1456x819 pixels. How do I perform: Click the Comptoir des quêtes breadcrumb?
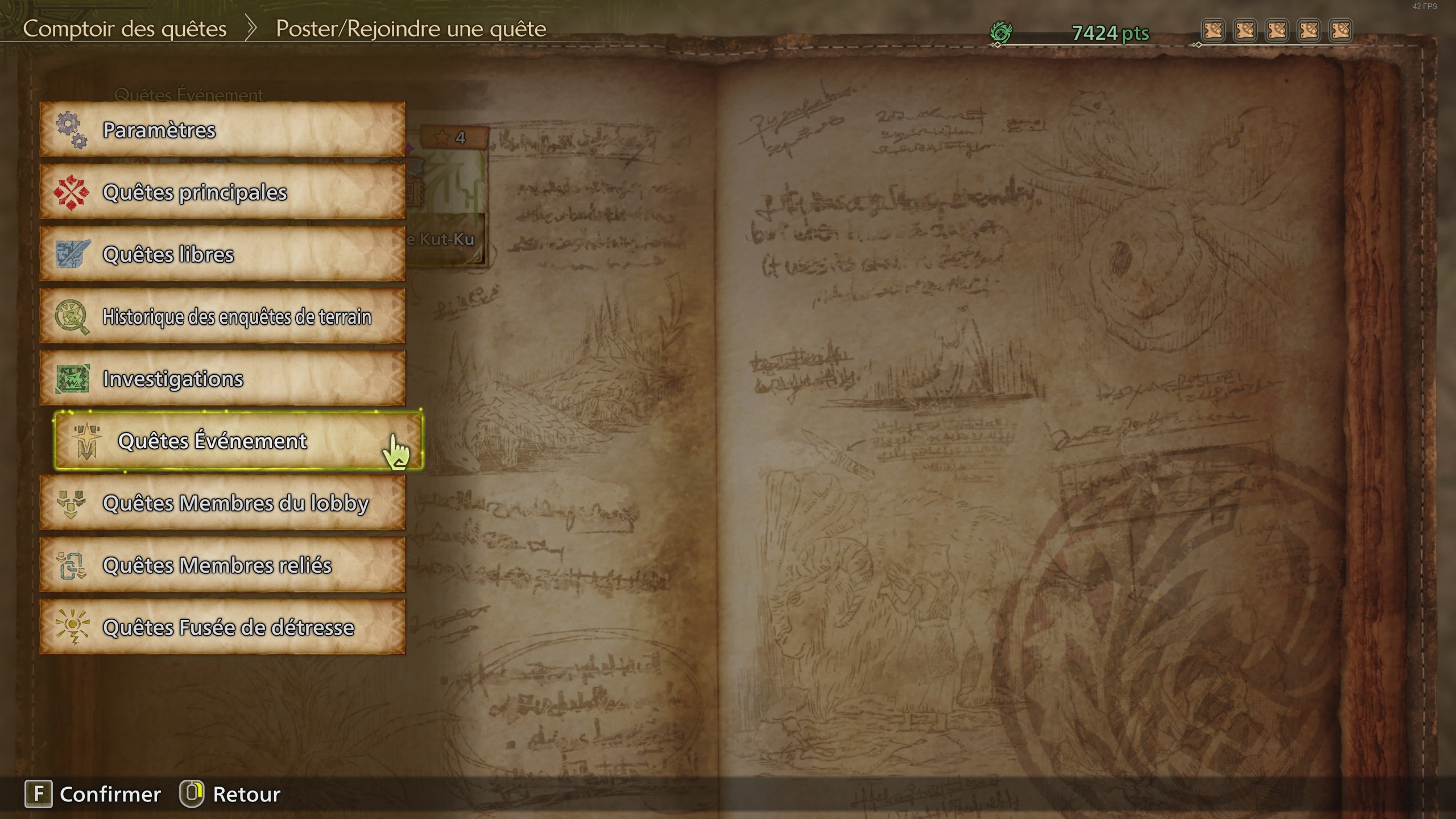(x=125, y=28)
